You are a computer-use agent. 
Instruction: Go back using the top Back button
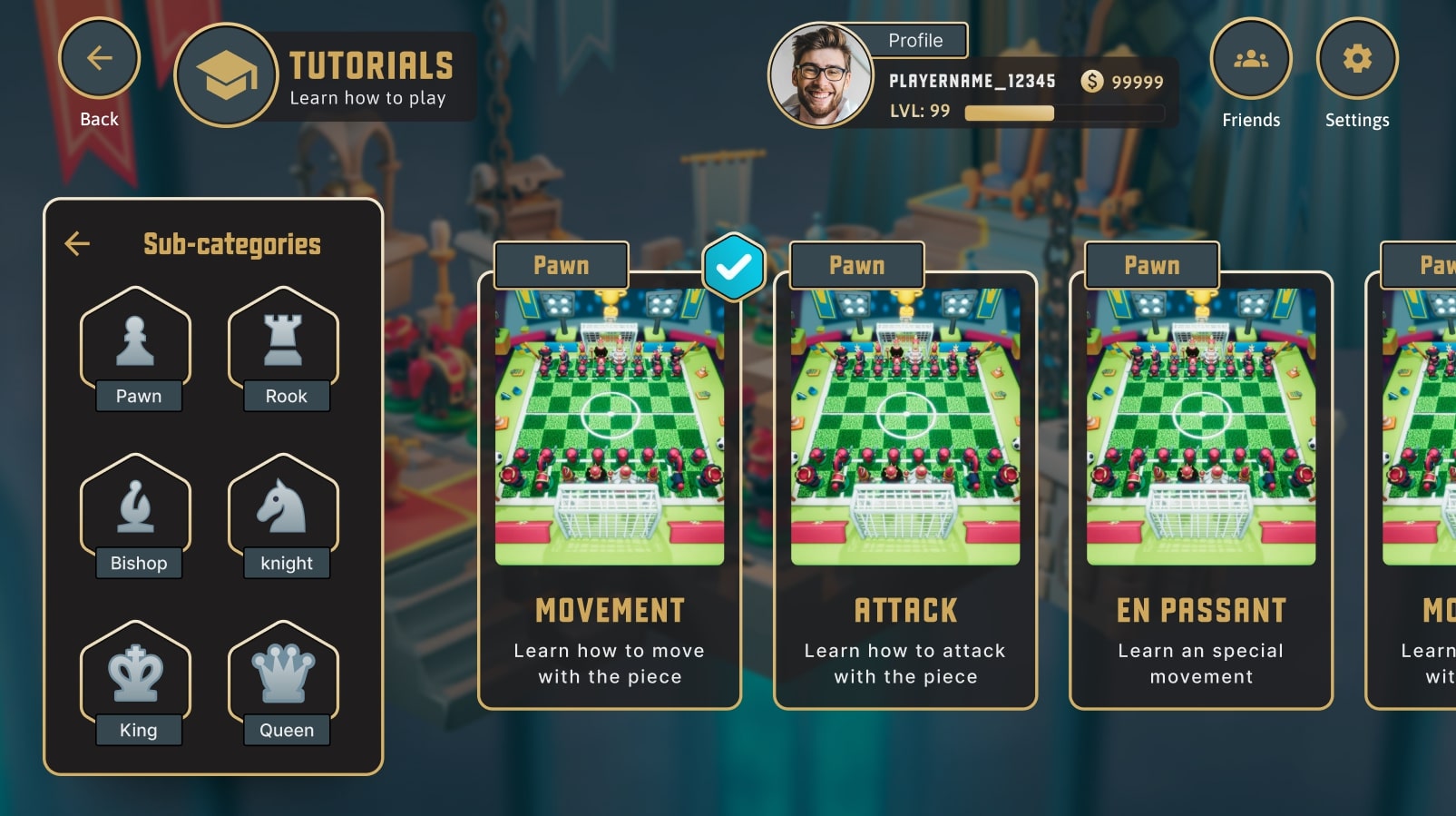pos(99,59)
